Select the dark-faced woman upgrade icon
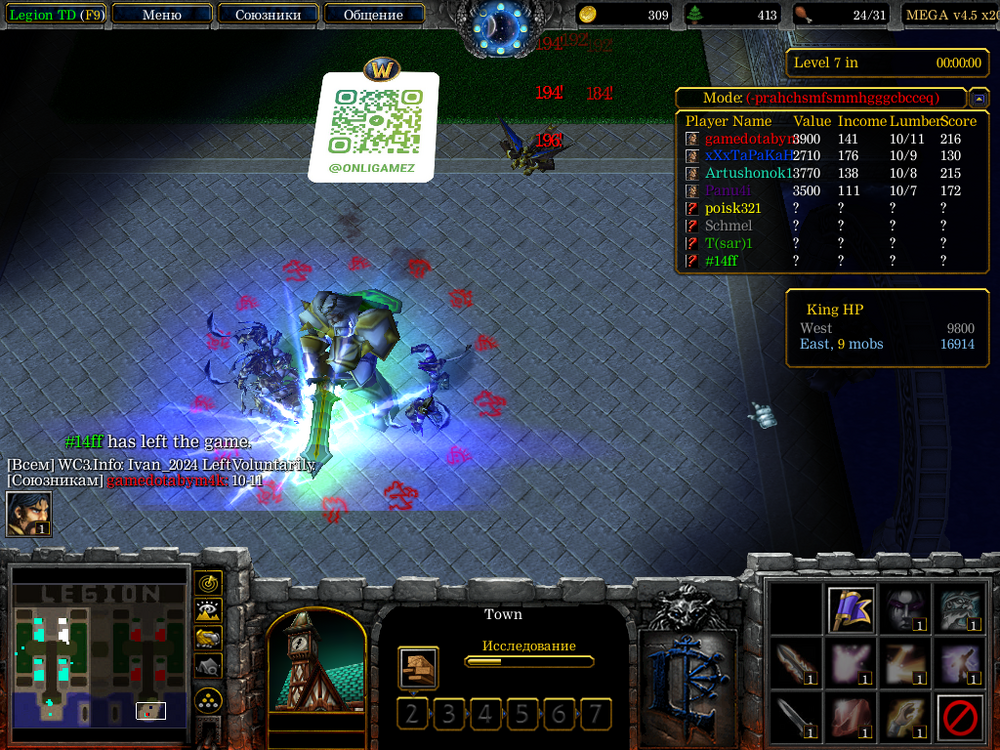 (x=906, y=609)
